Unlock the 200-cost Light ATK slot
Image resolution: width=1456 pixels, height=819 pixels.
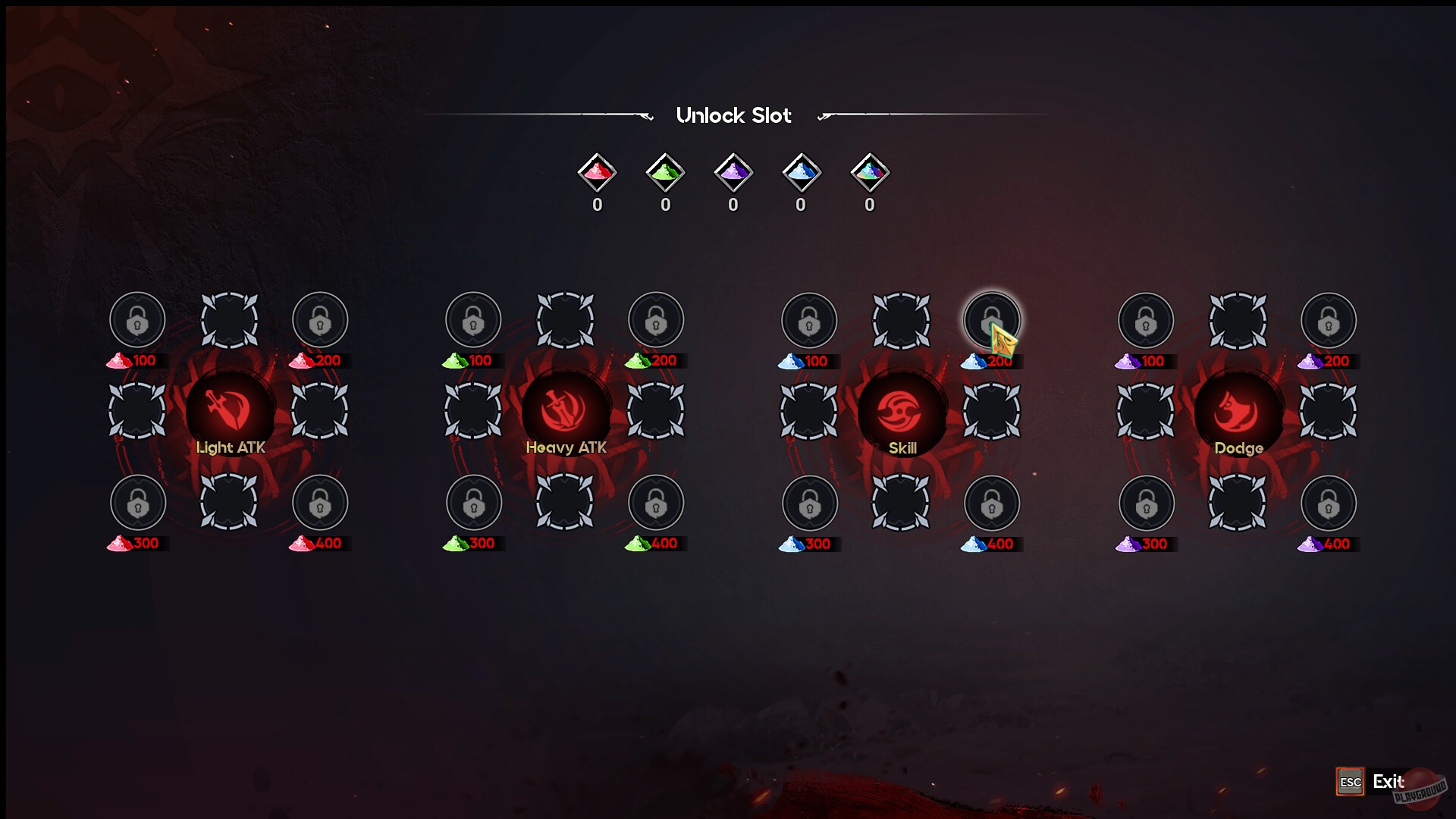pos(321,320)
